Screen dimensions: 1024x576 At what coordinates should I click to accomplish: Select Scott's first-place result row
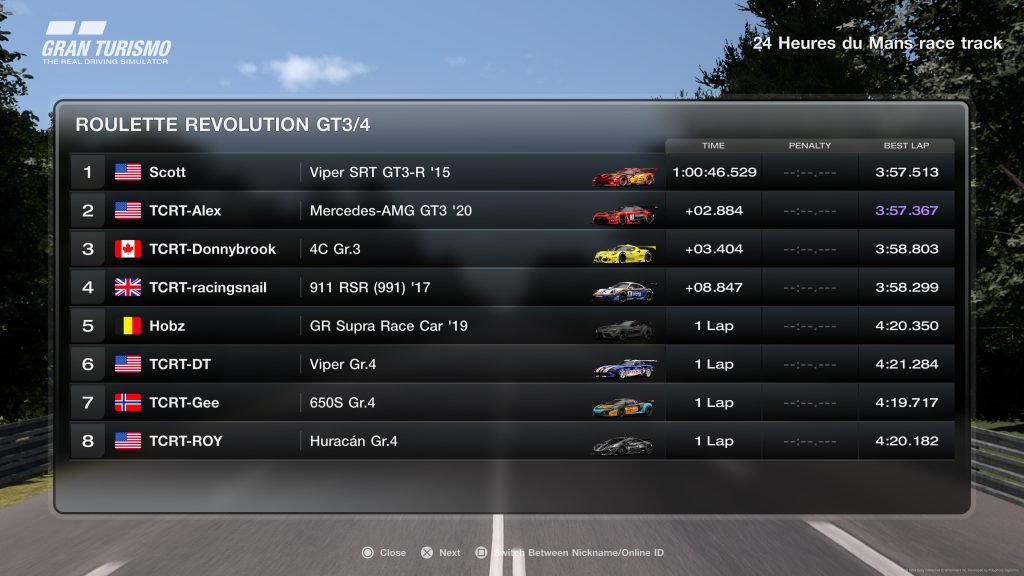point(511,172)
